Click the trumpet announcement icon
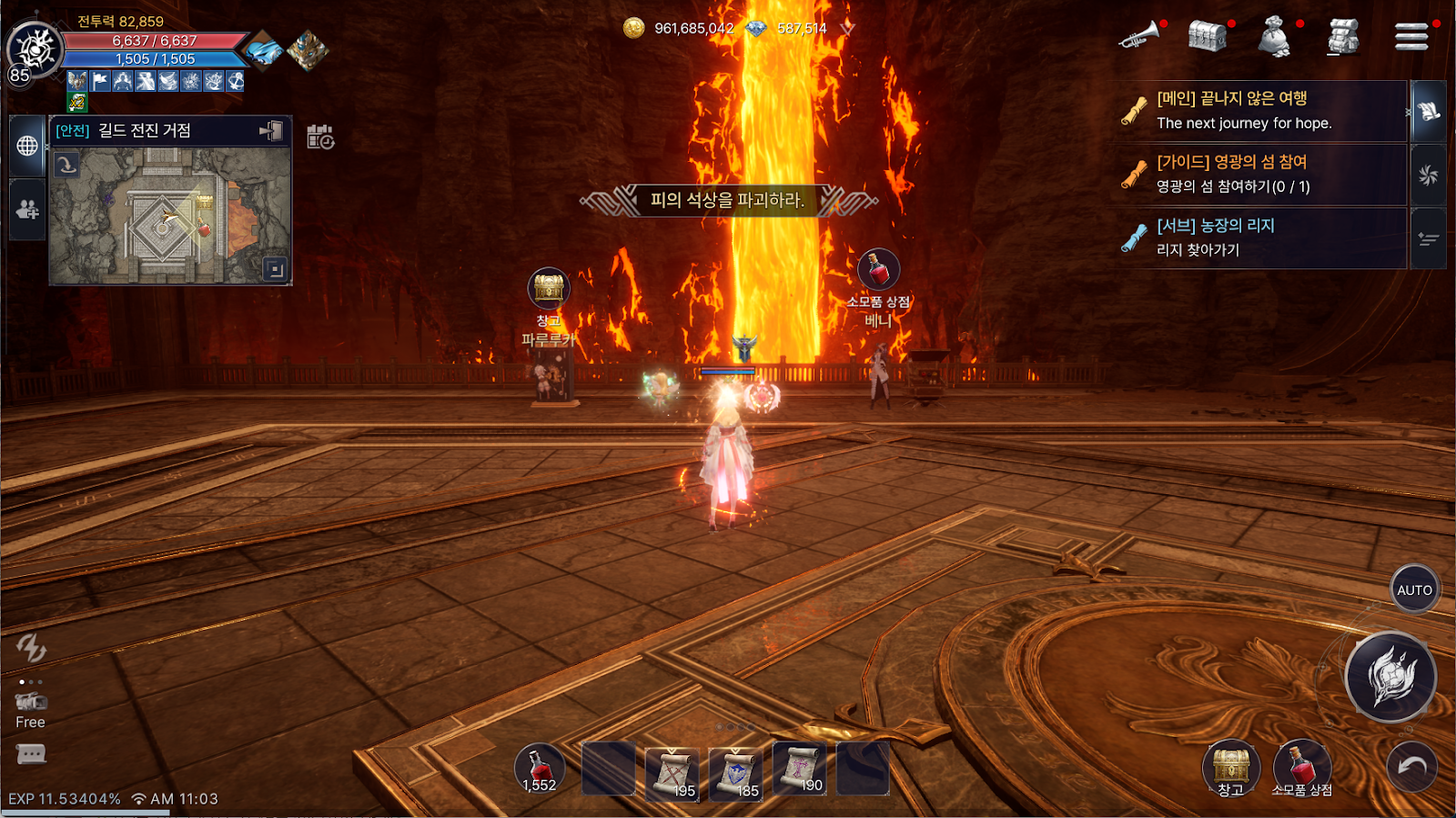This screenshot has width=1456, height=818. (x=1138, y=36)
